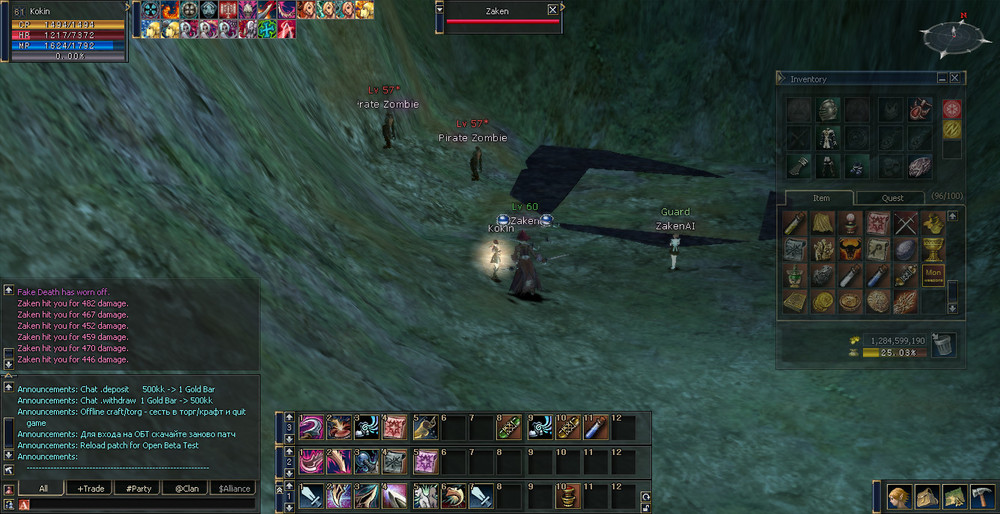This screenshot has height=514, width=1000.
Task: Select the crossed swords item in inventory
Action: [x=905, y=223]
